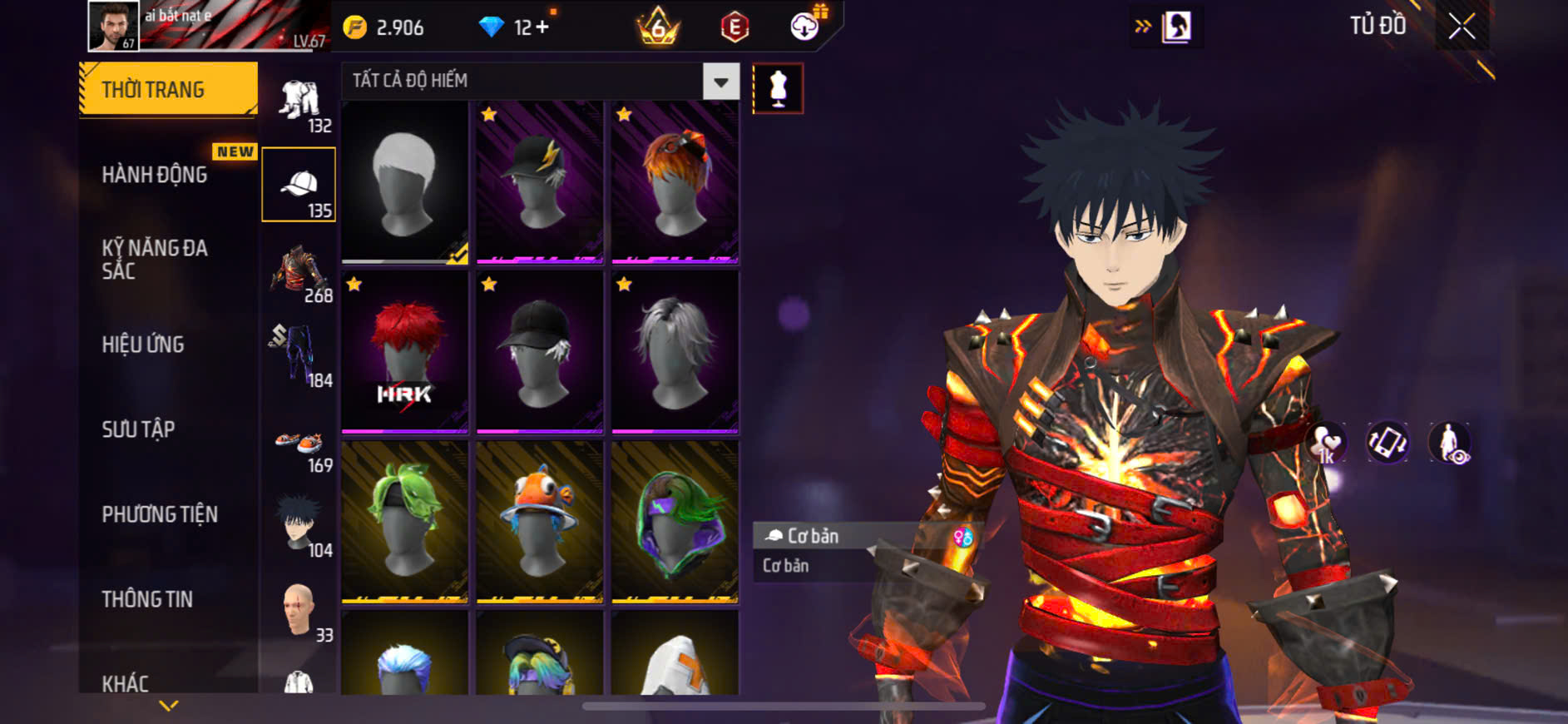Select the red spiky HRK hair
The width and height of the screenshot is (1568, 724).
coord(405,352)
